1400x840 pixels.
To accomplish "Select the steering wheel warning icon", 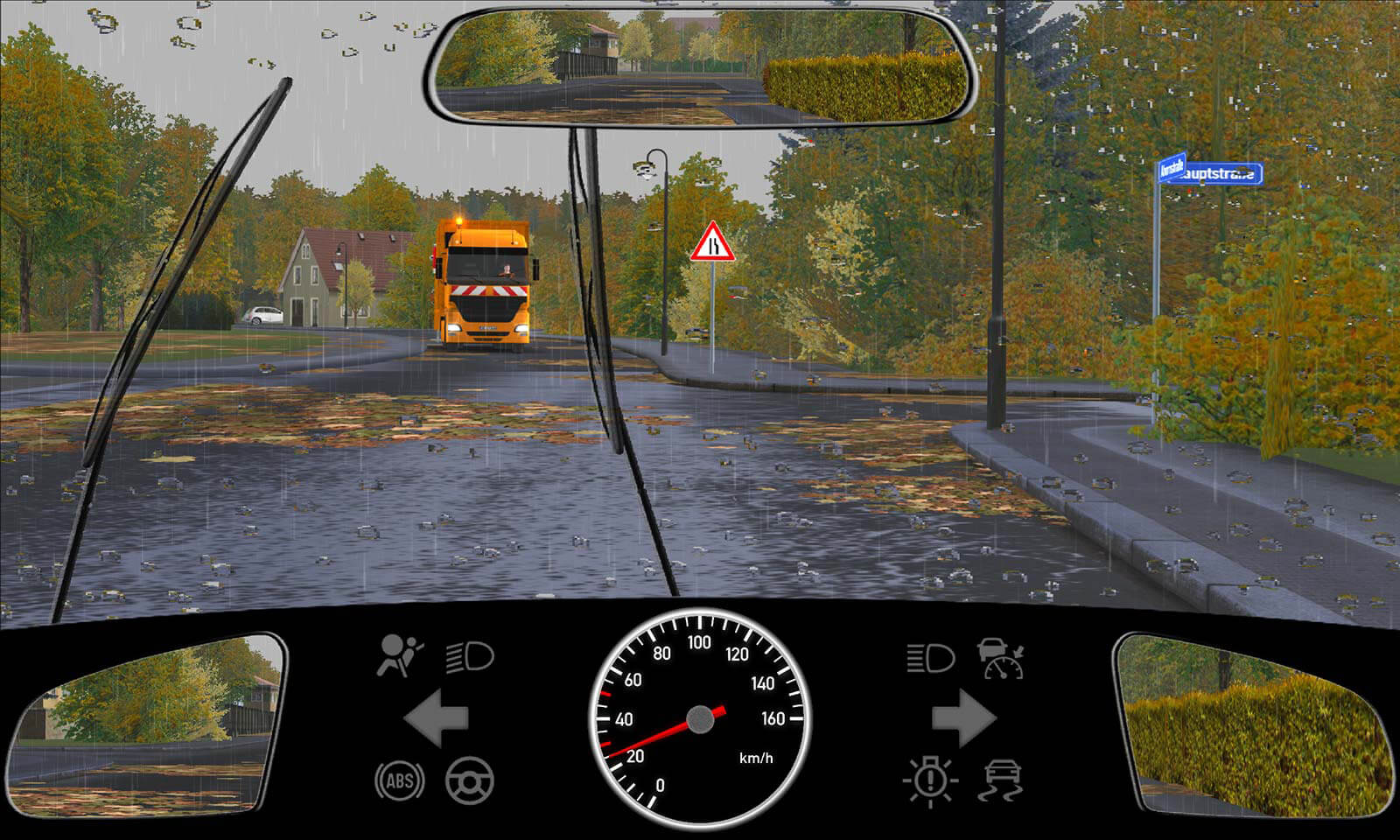I will tap(470, 780).
